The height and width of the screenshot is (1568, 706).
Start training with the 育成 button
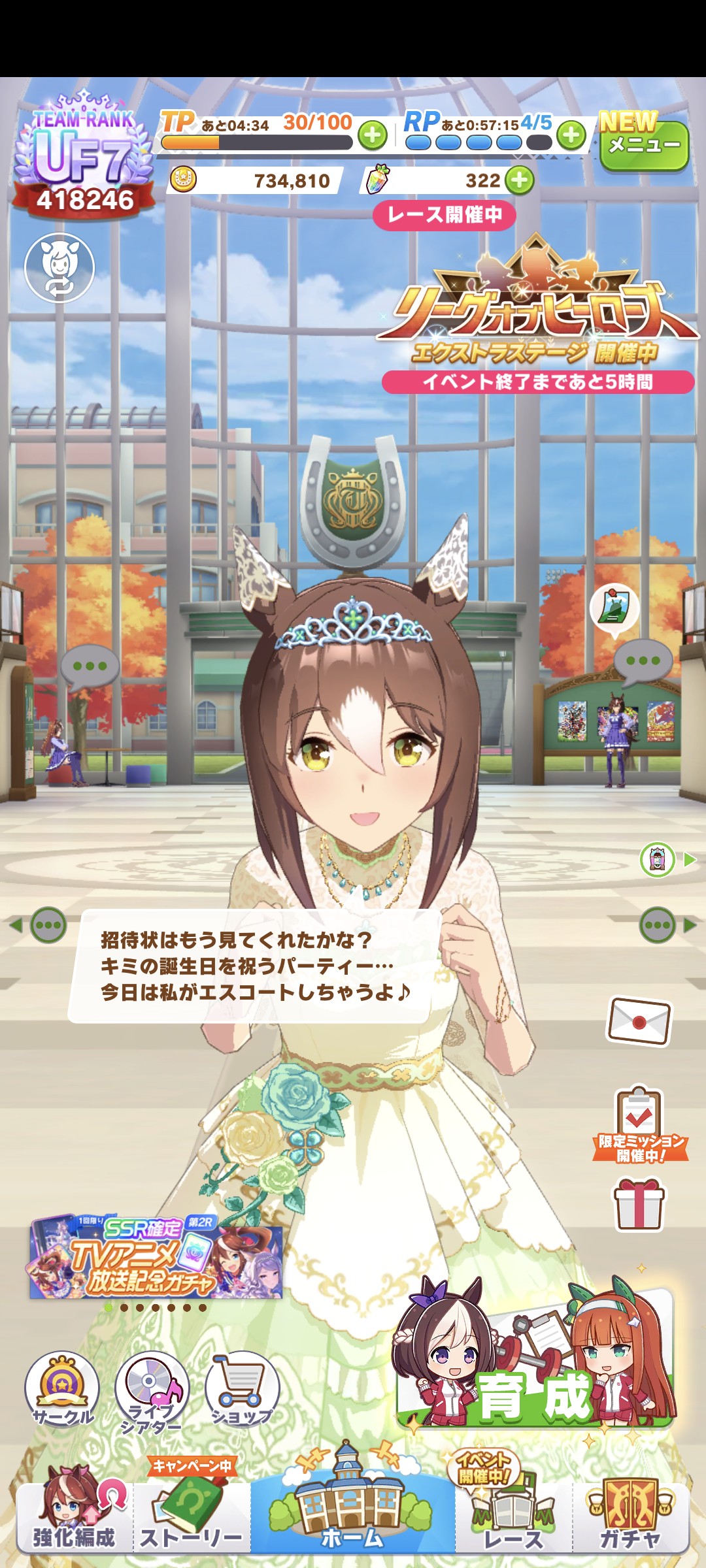tap(535, 1359)
